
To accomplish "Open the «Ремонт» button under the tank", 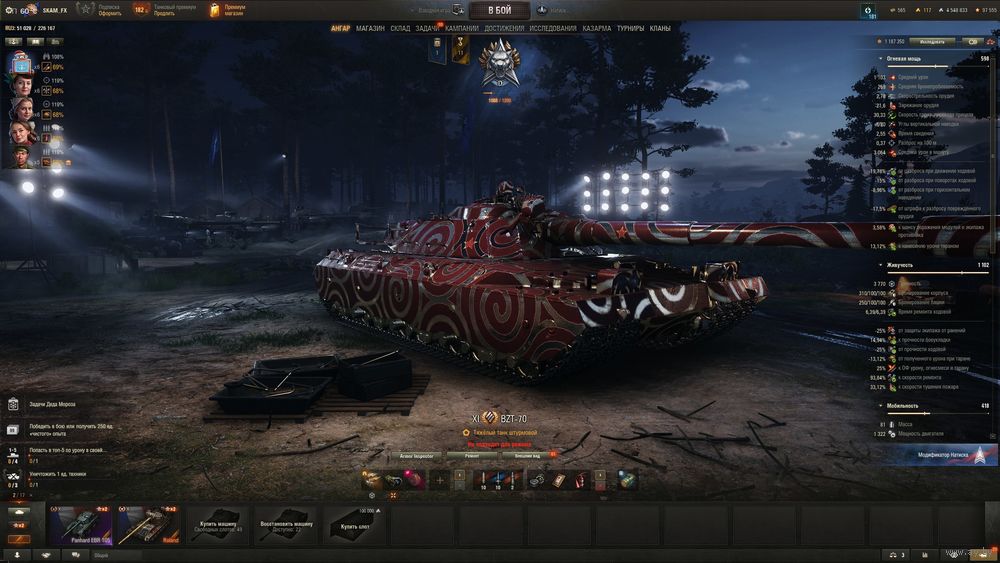I will pyautogui.click(x=470, y=454).
